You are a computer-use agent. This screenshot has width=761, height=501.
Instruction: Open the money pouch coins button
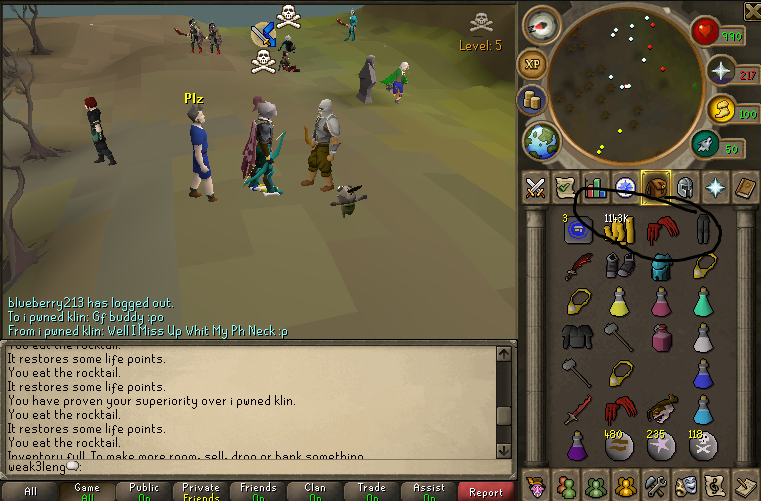[x=532, y=100]
